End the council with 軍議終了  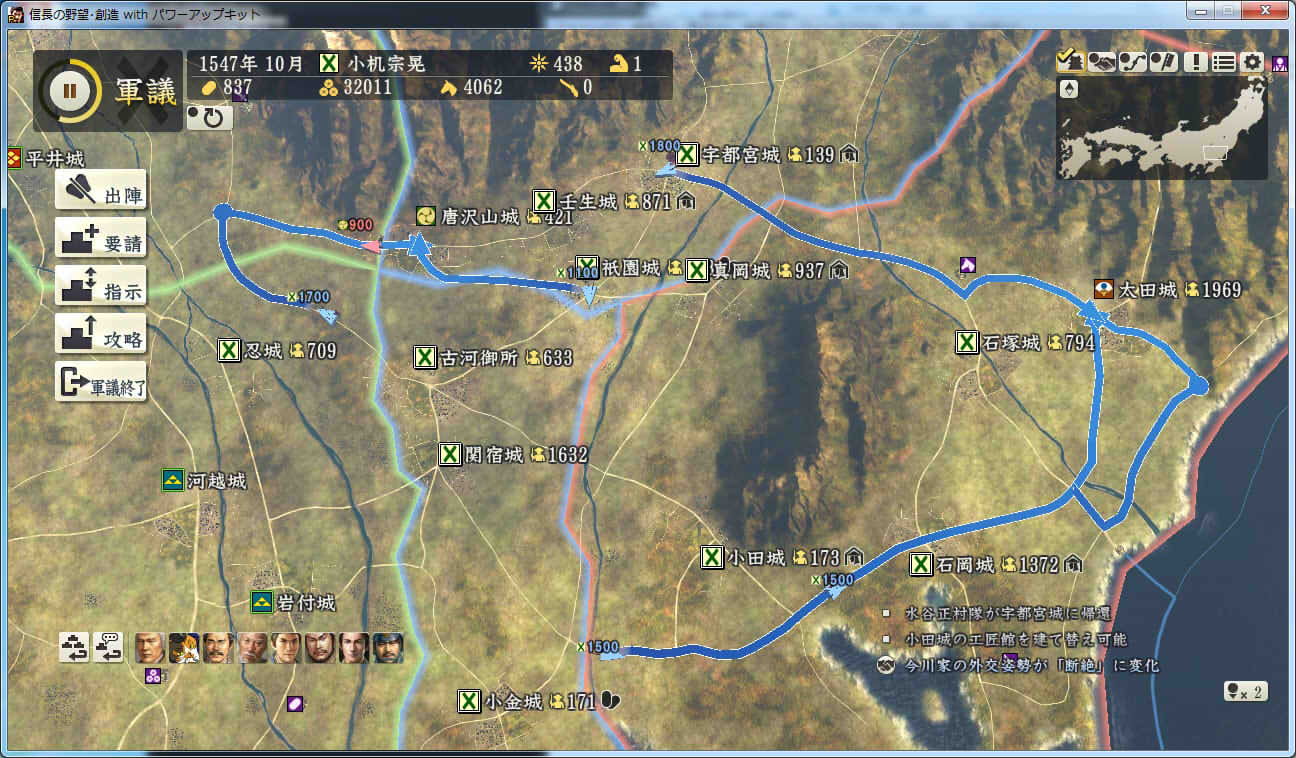(100, 383)
